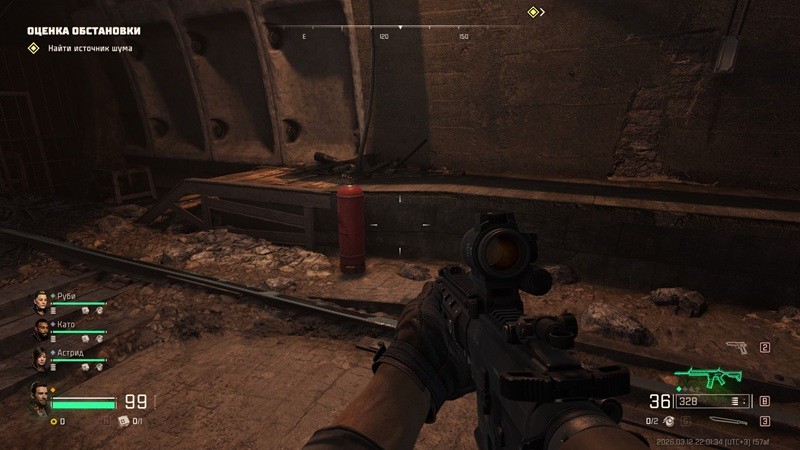Click Като's squad portrait

[x=40, y=328]
